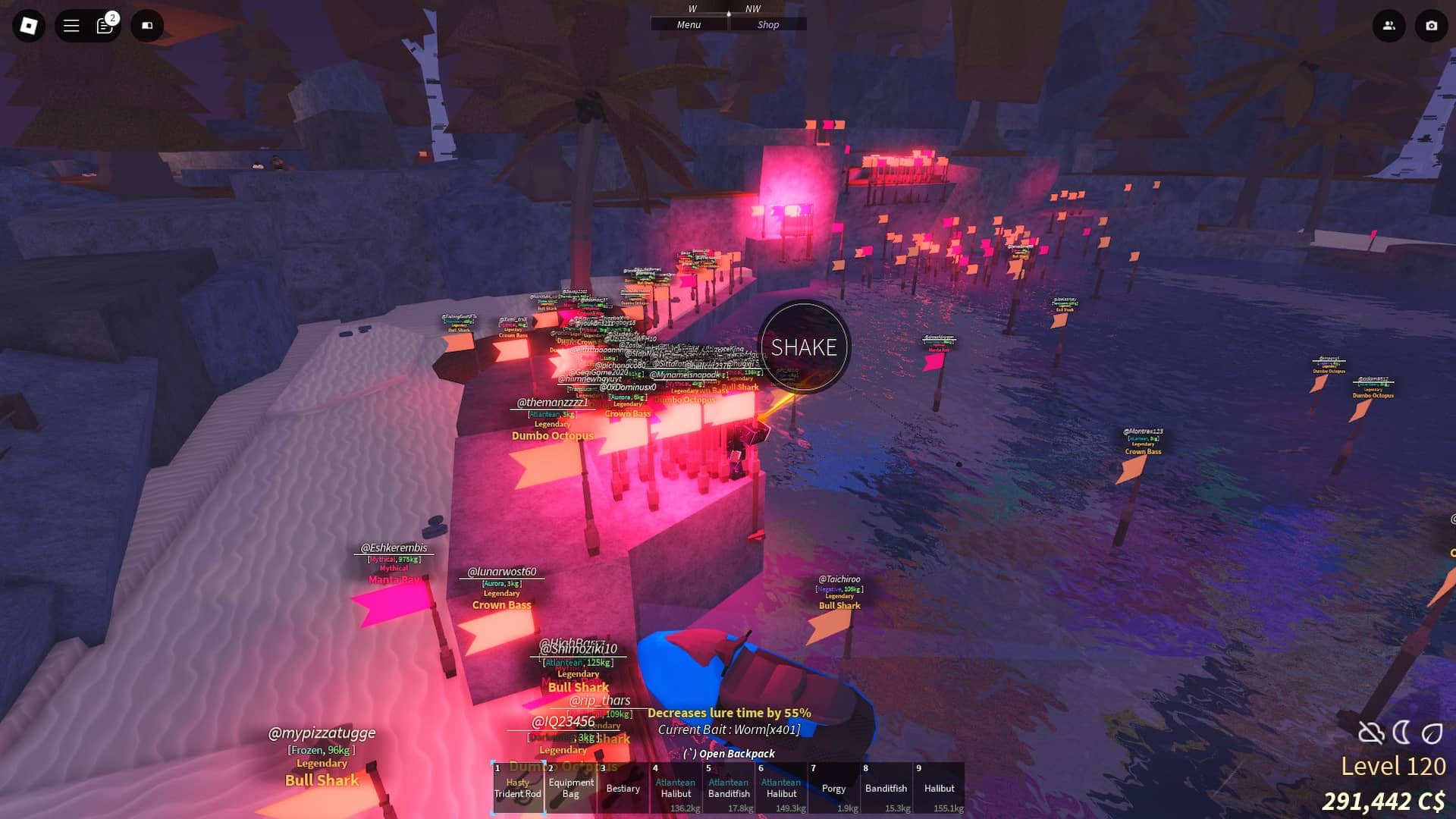
Task: Click the Roblox logo icon
Action: (29, 25)
